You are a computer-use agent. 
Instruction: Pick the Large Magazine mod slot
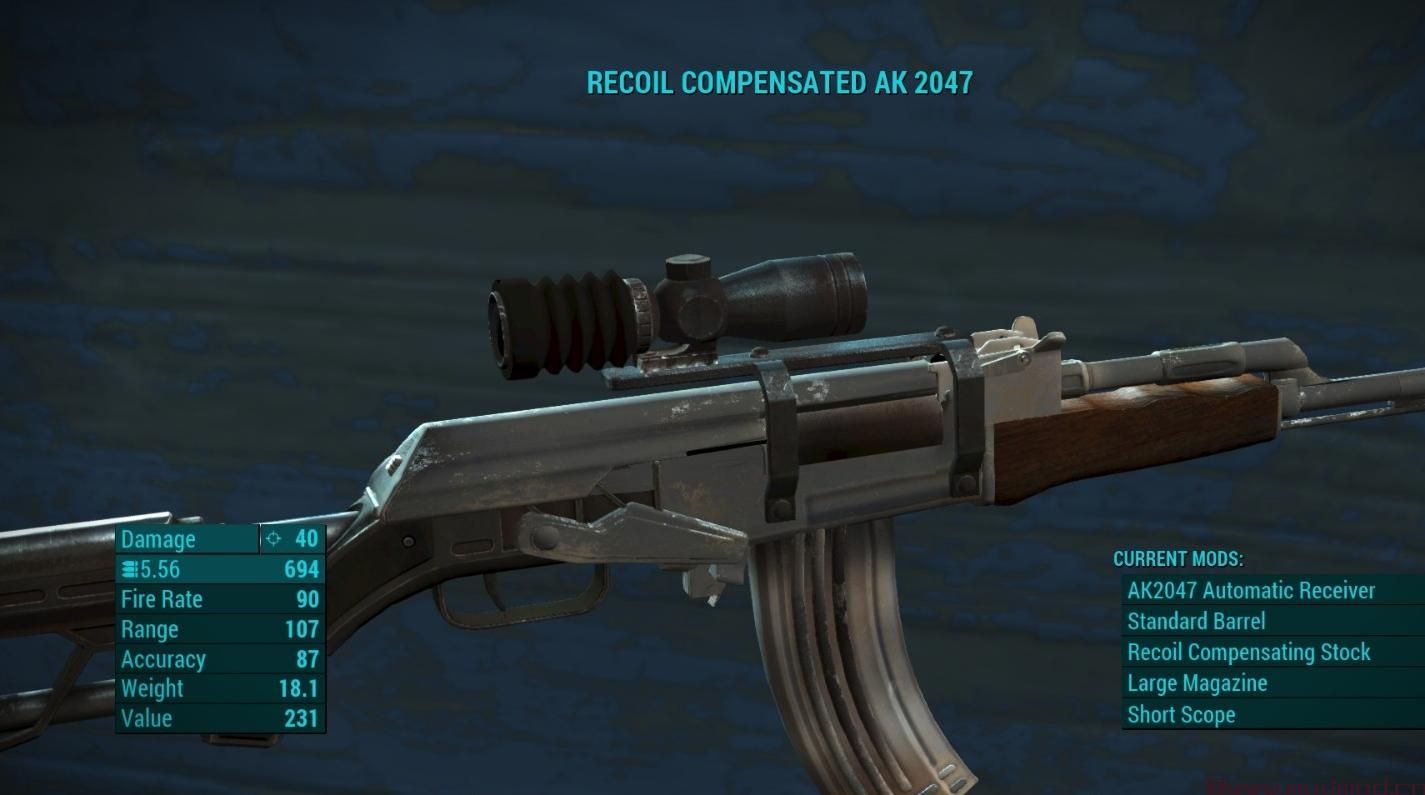click(x=1197, y=683)
